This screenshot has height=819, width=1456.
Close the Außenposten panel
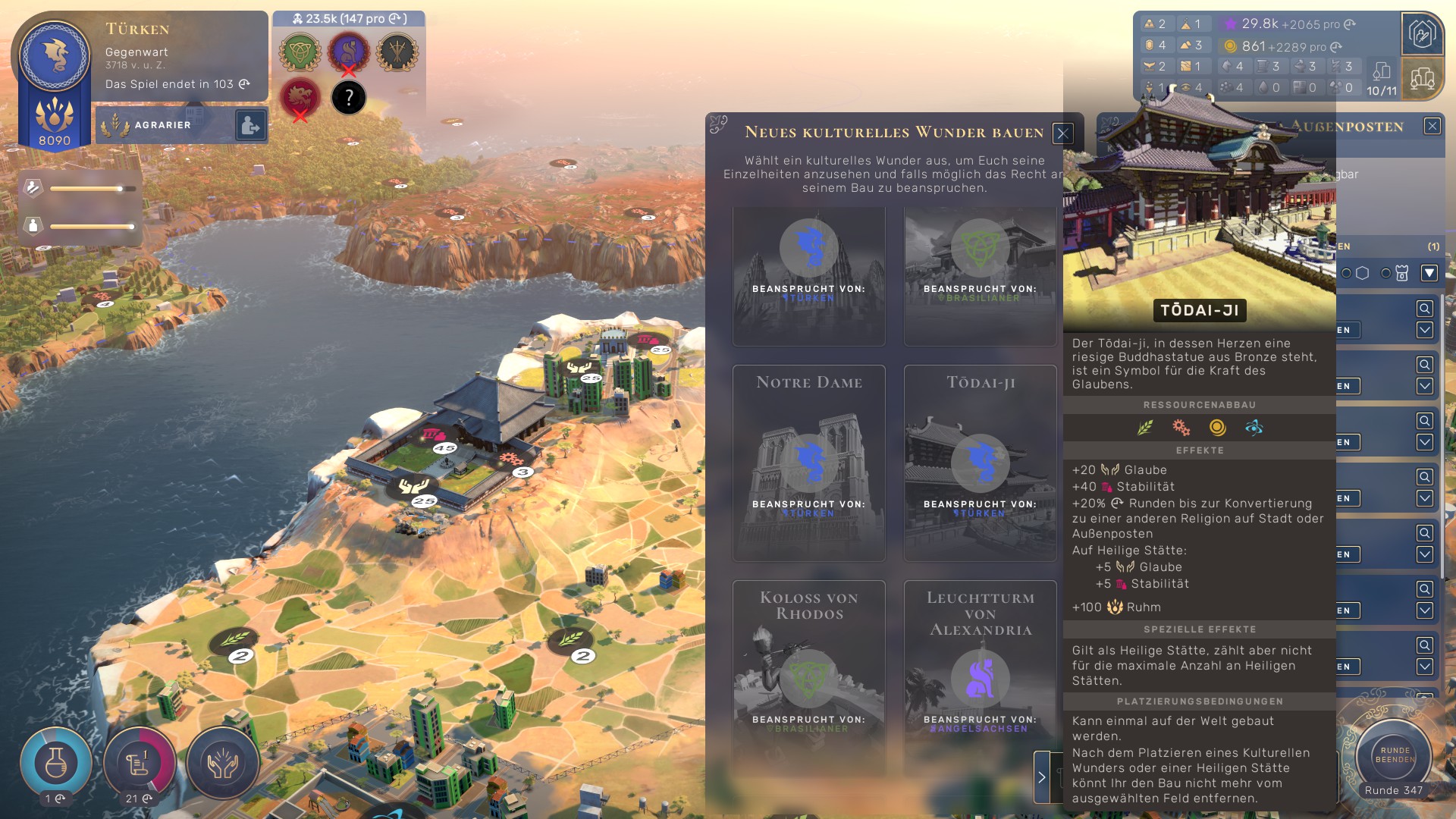tap(1432, 126)
